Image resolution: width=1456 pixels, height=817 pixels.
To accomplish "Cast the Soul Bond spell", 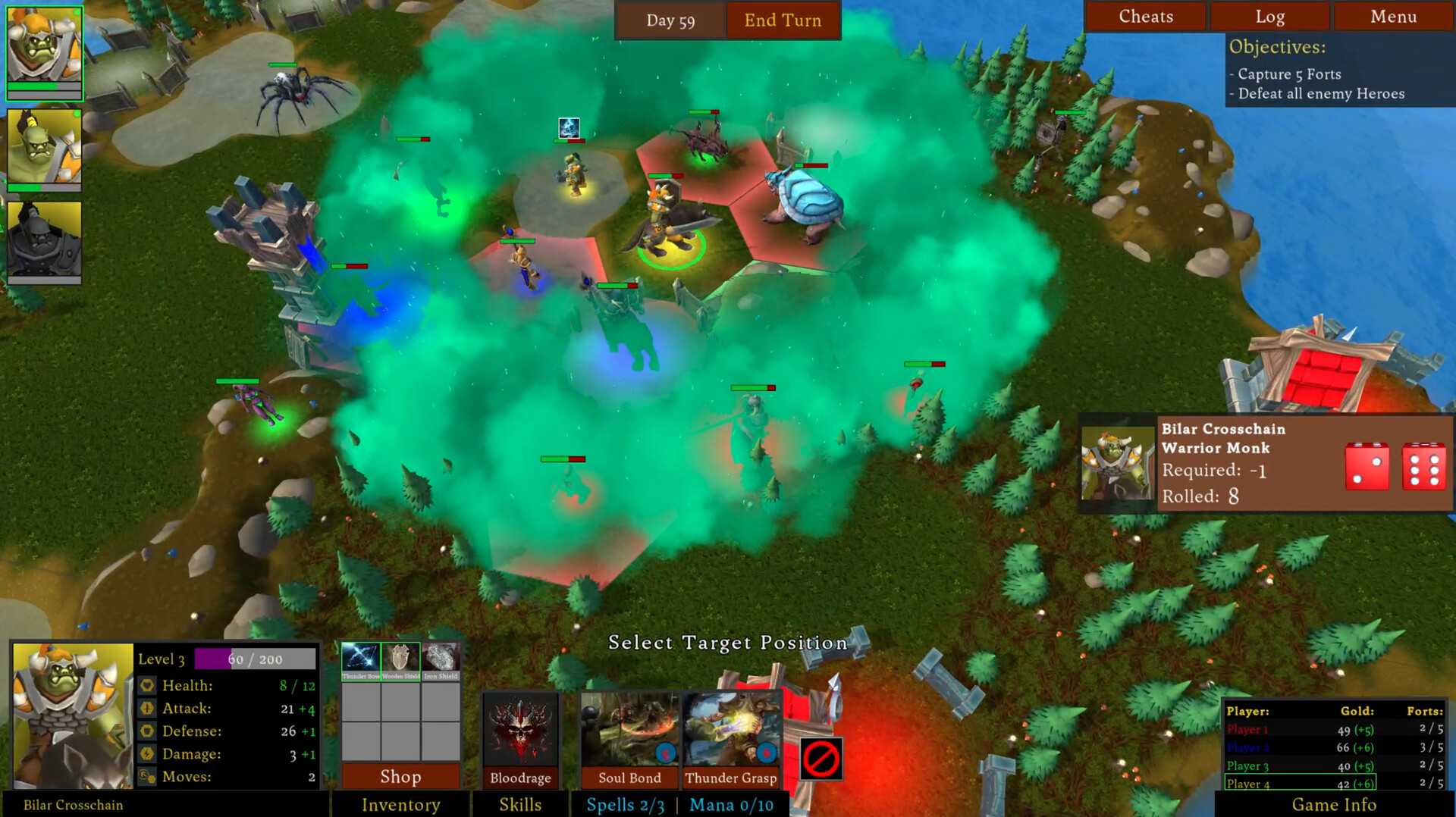I will tap(629, 731).
